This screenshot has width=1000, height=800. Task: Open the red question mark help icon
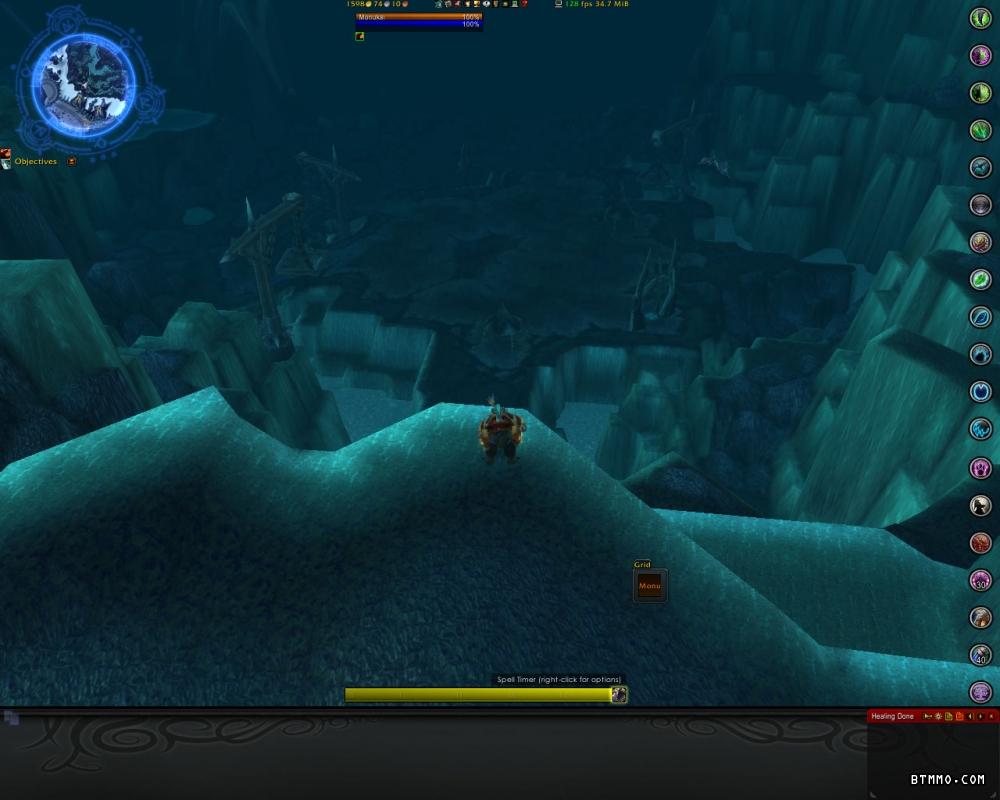pos(524,4)
